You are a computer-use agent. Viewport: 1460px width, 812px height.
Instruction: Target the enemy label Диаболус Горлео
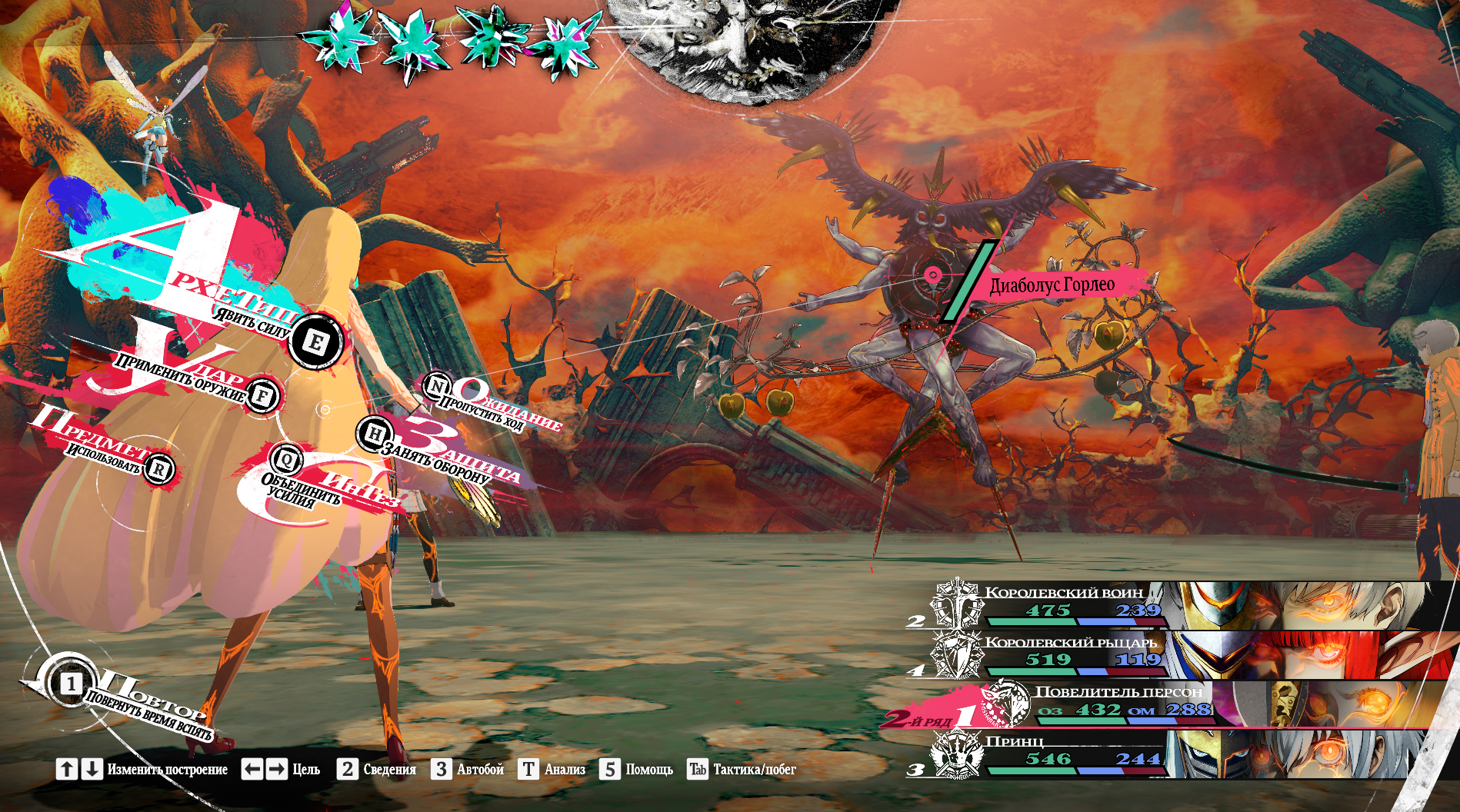click(x=1052, y=285)
